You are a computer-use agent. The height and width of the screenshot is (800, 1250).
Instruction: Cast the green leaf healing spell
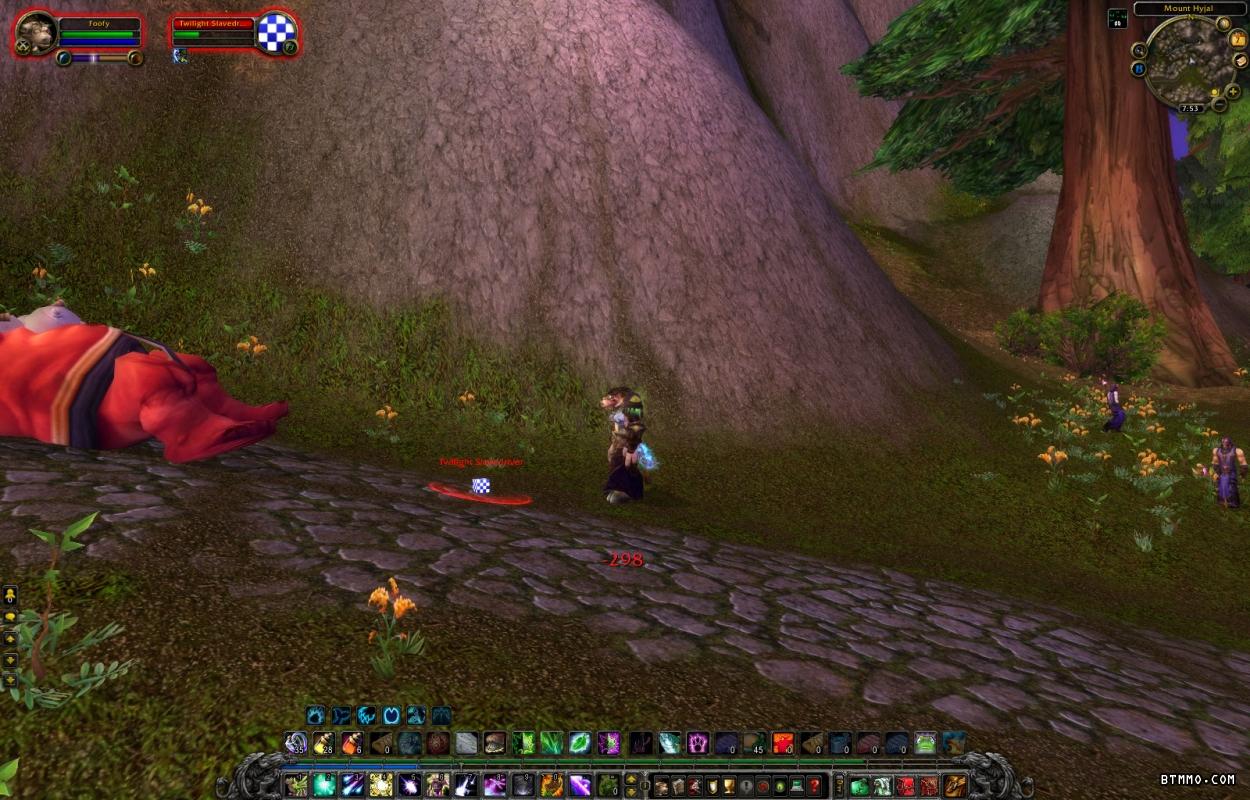(x=580, y=743)
